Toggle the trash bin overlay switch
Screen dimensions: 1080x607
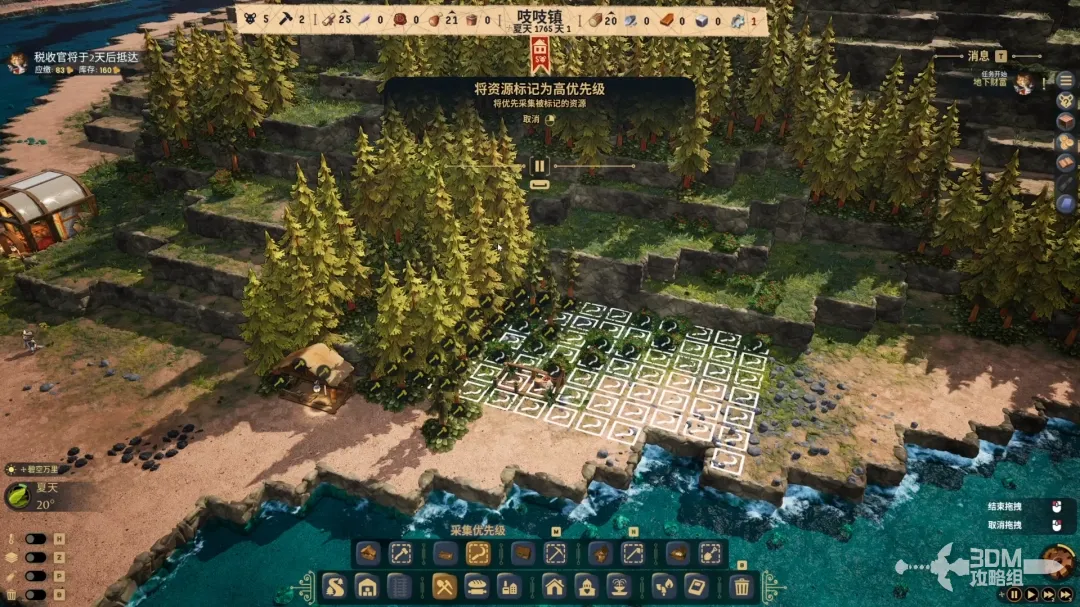(36, 594)
